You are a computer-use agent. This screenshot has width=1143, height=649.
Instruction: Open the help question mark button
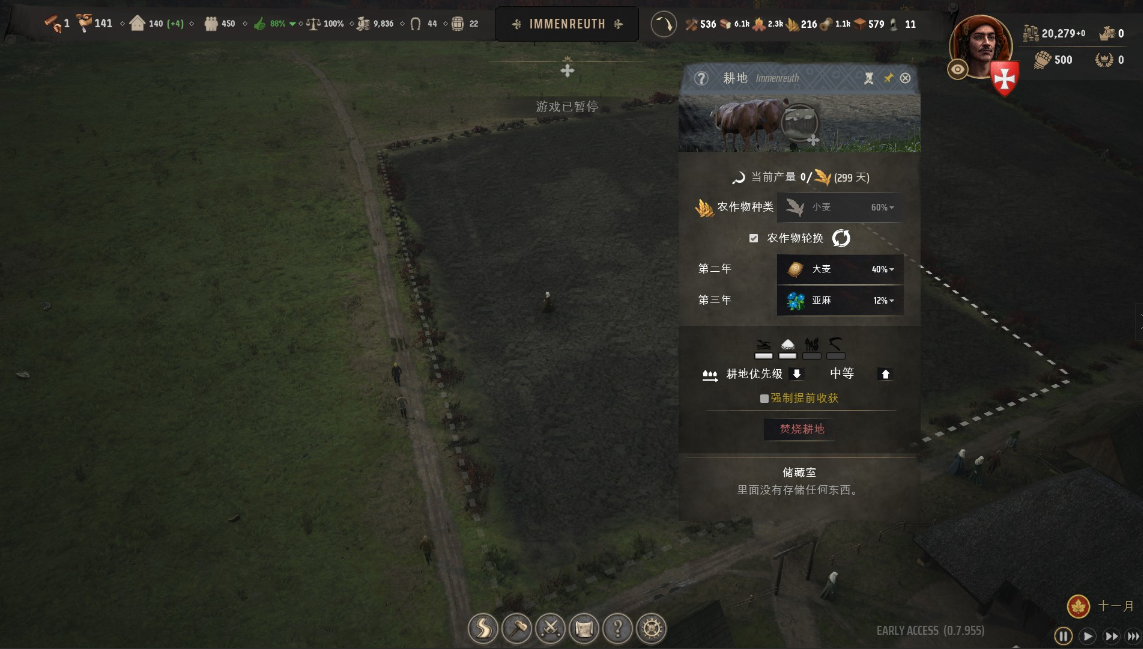tap(618, 628)
